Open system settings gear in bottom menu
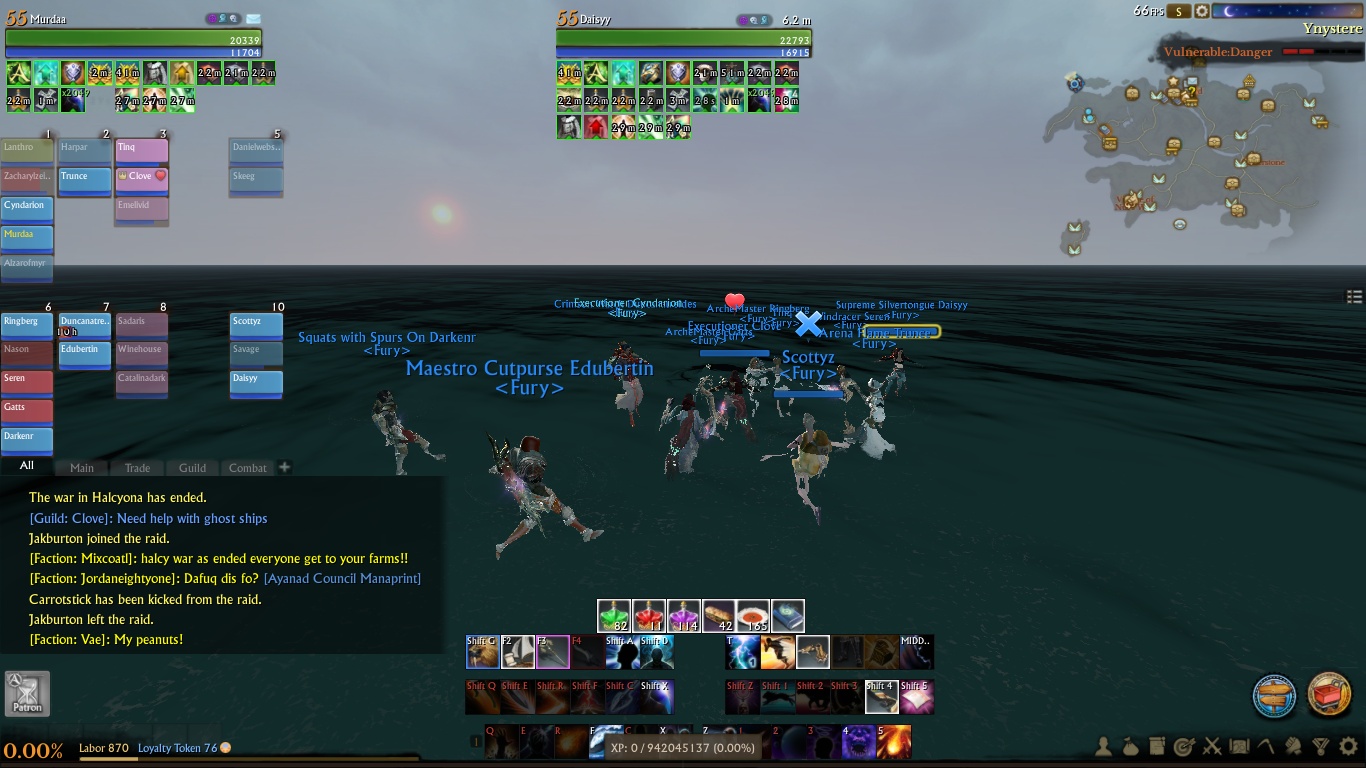 [1348, 746]
